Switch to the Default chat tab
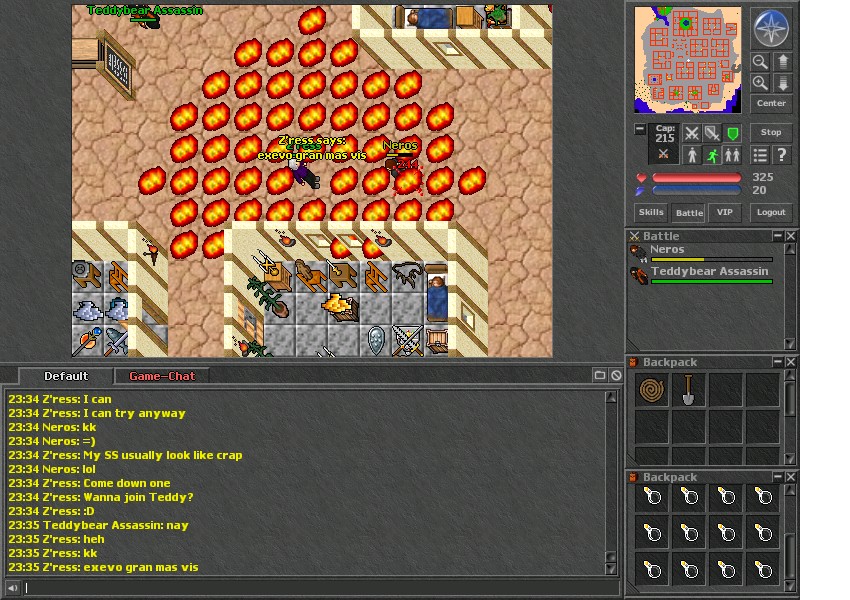Viewport: 850px width, 600px height. pyautogui.click(x=66, y=376)
